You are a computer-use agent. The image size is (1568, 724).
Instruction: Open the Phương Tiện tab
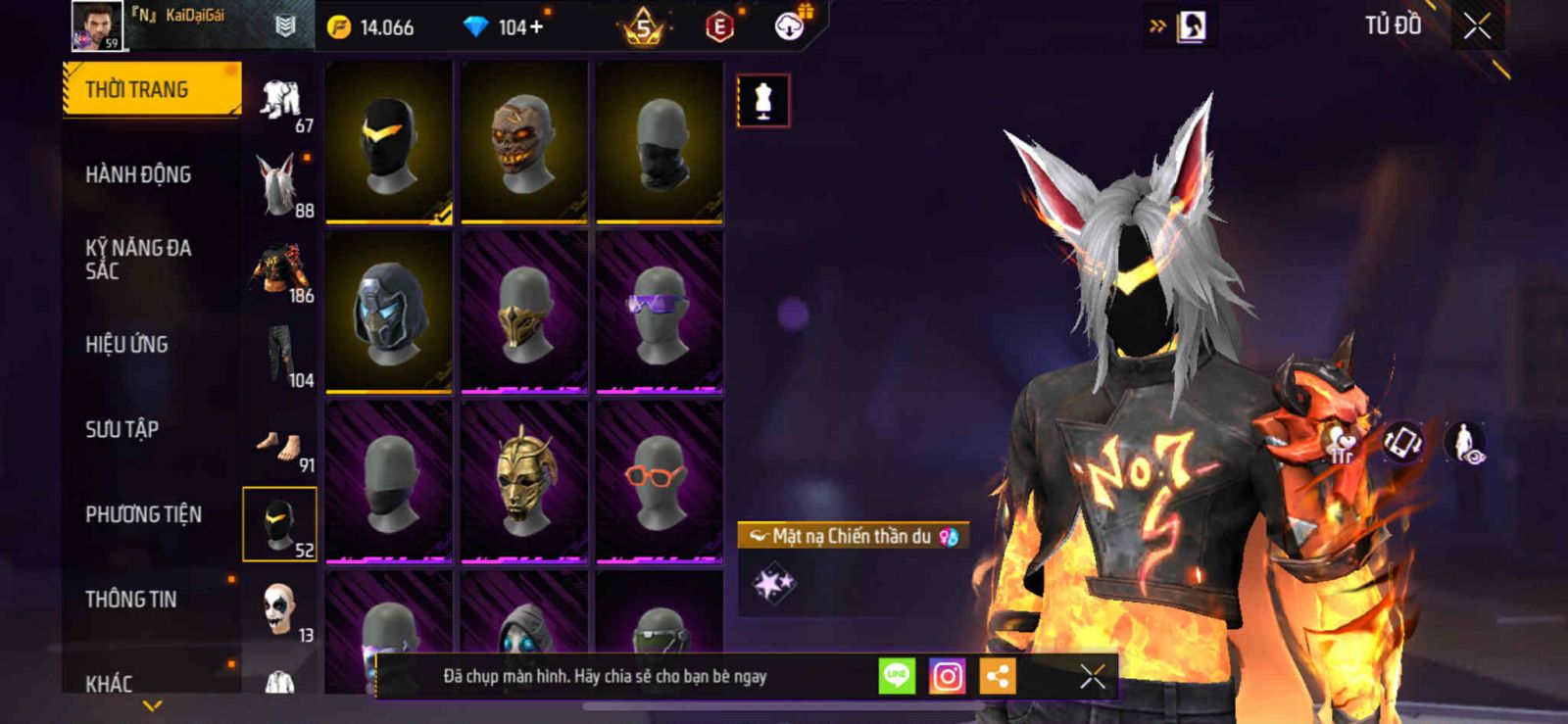click(x=143, y=514)
